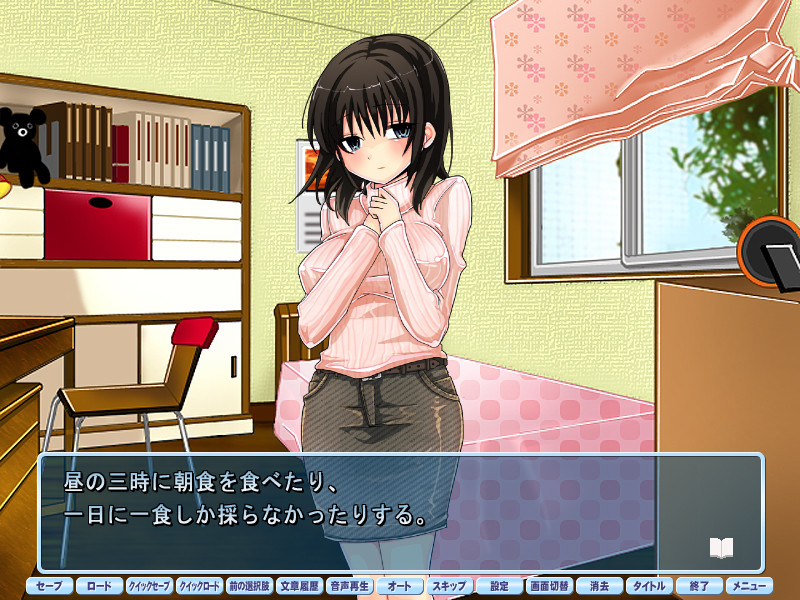Open the メニュー (Menu)
This screenshot has height=600, width=800.
click(x=749, y=586)
